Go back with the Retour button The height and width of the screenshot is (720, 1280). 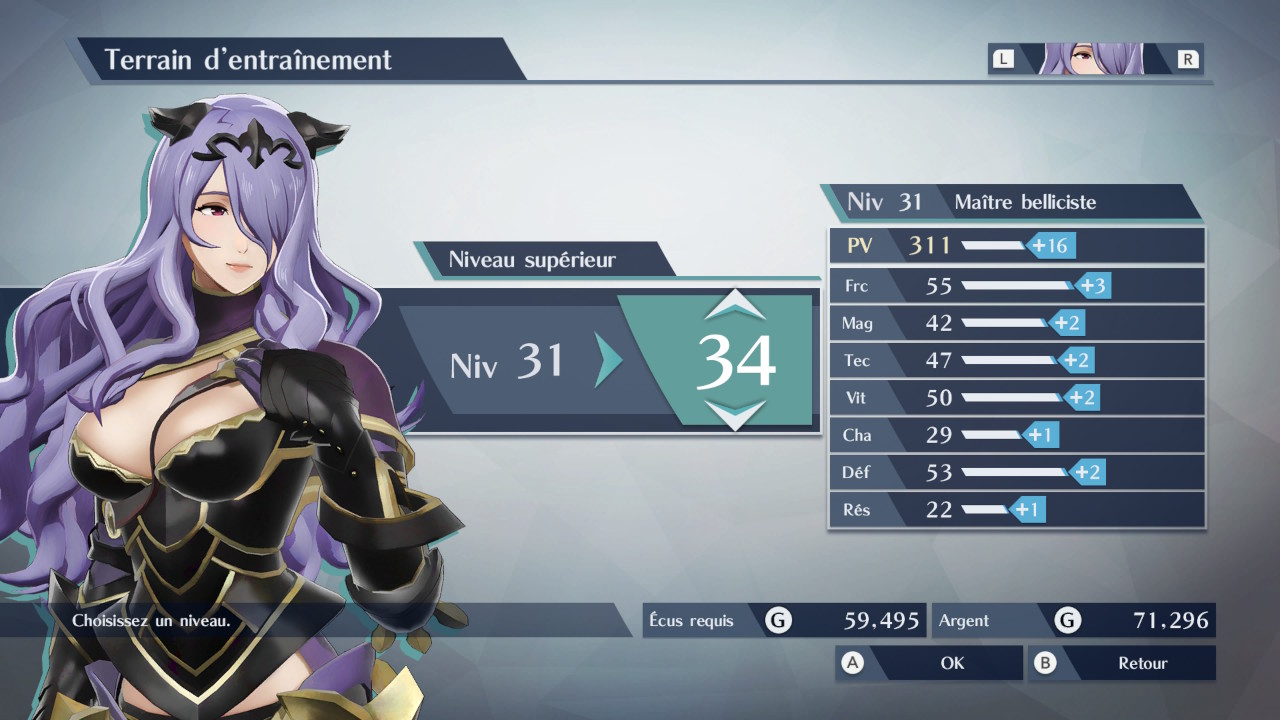pyautogui.click(x=1122, y=663)
